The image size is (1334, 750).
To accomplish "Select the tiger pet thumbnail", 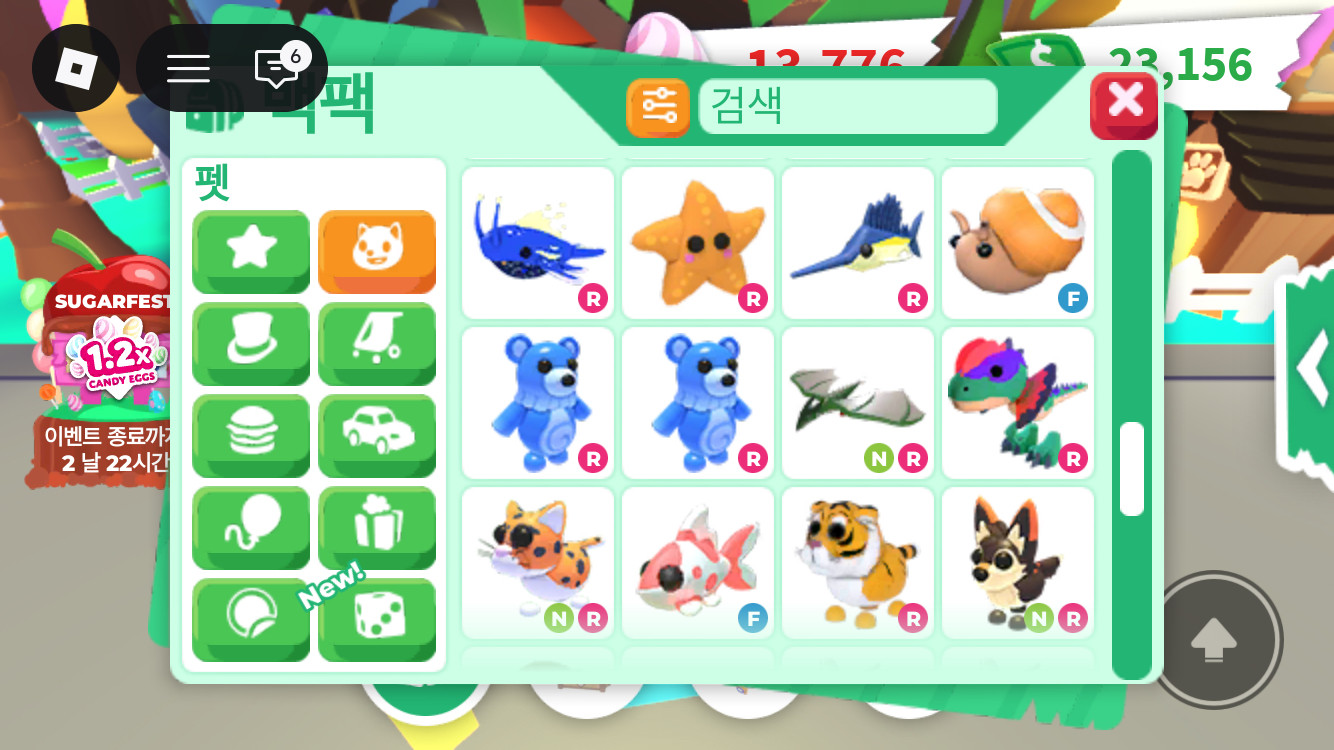I will click(x=858, y=560).
